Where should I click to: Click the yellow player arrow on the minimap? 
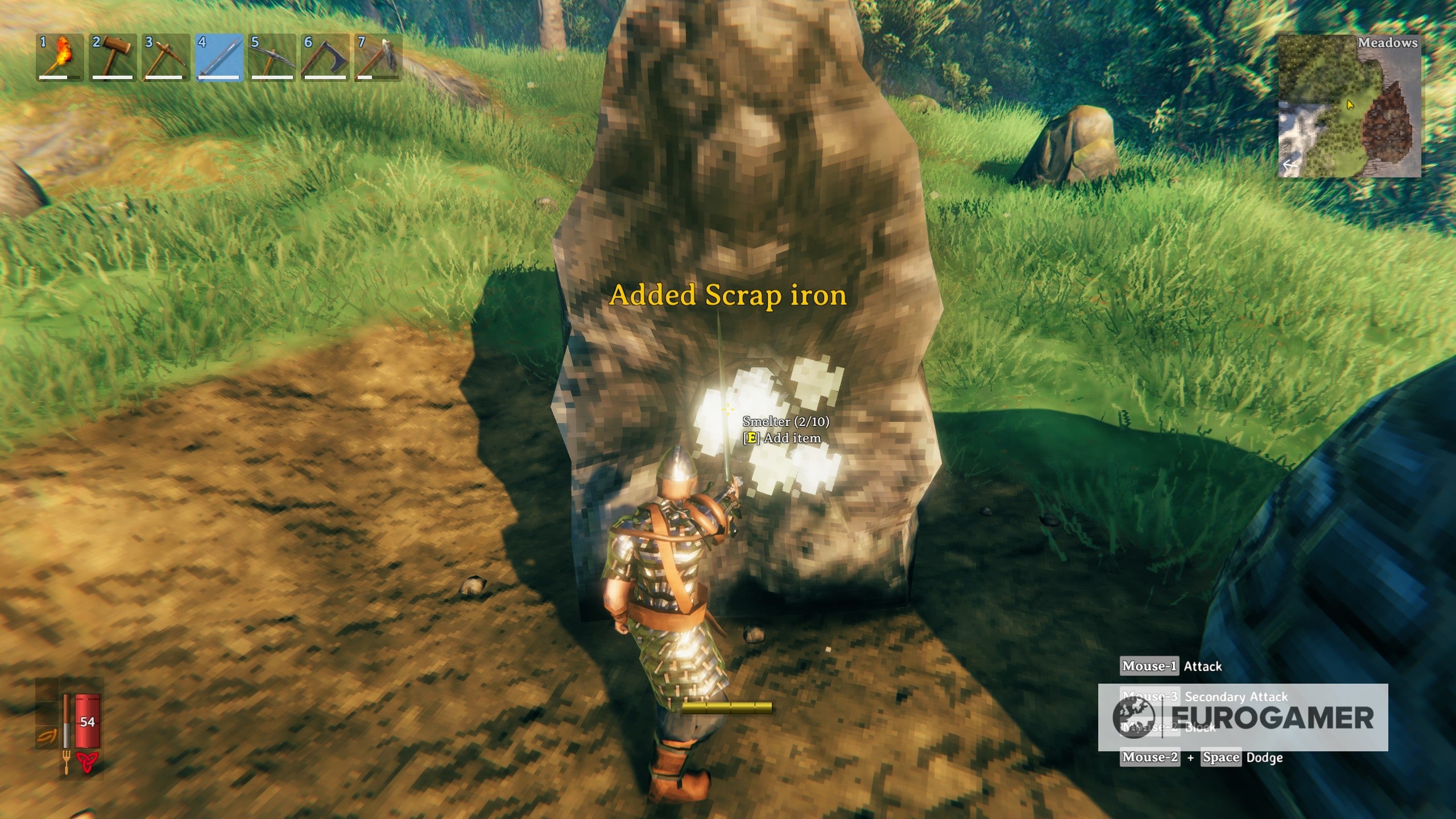coord(1350,105)
